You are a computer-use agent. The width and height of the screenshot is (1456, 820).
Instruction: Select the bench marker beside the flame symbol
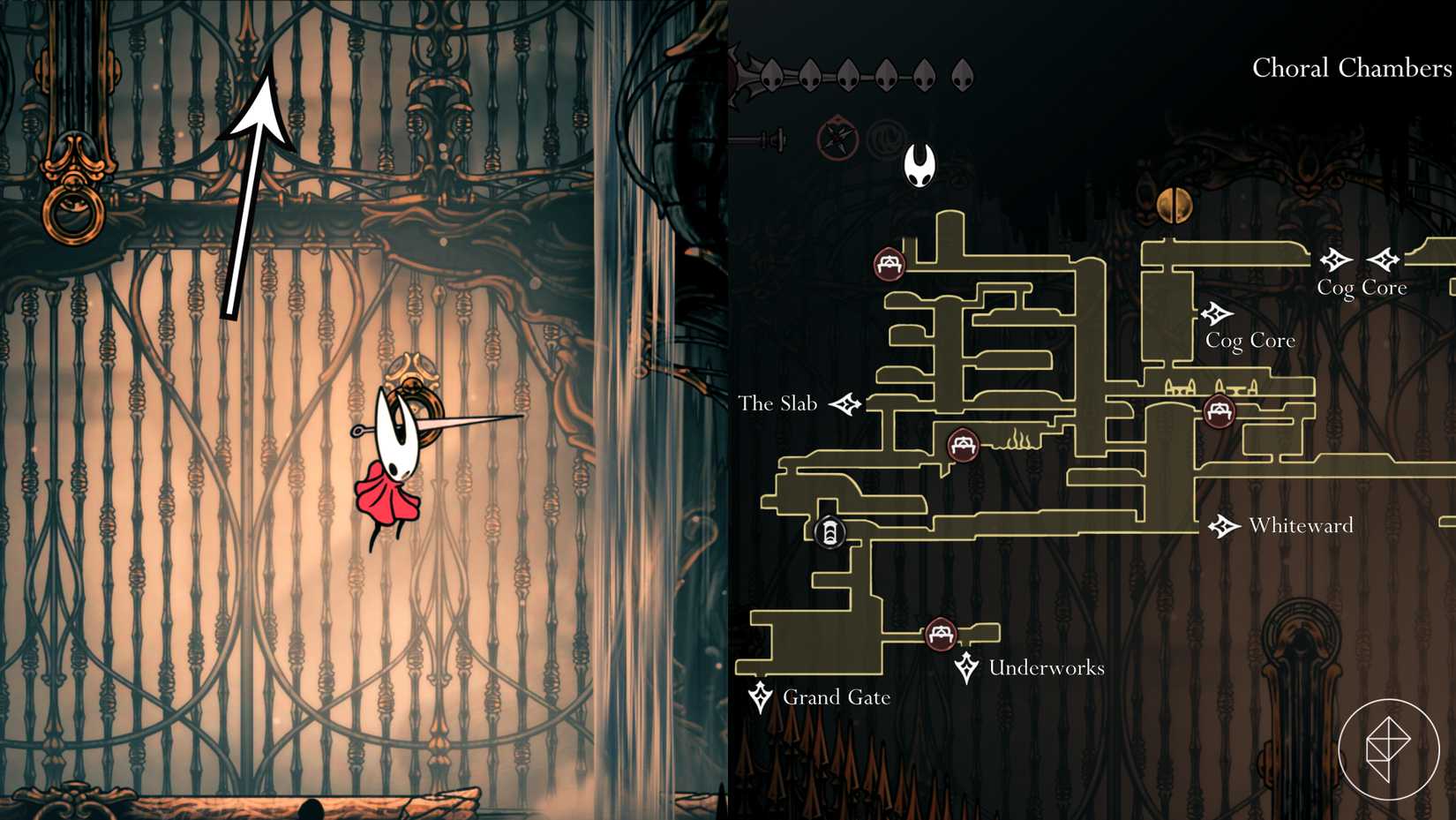(x=963, y=444)
